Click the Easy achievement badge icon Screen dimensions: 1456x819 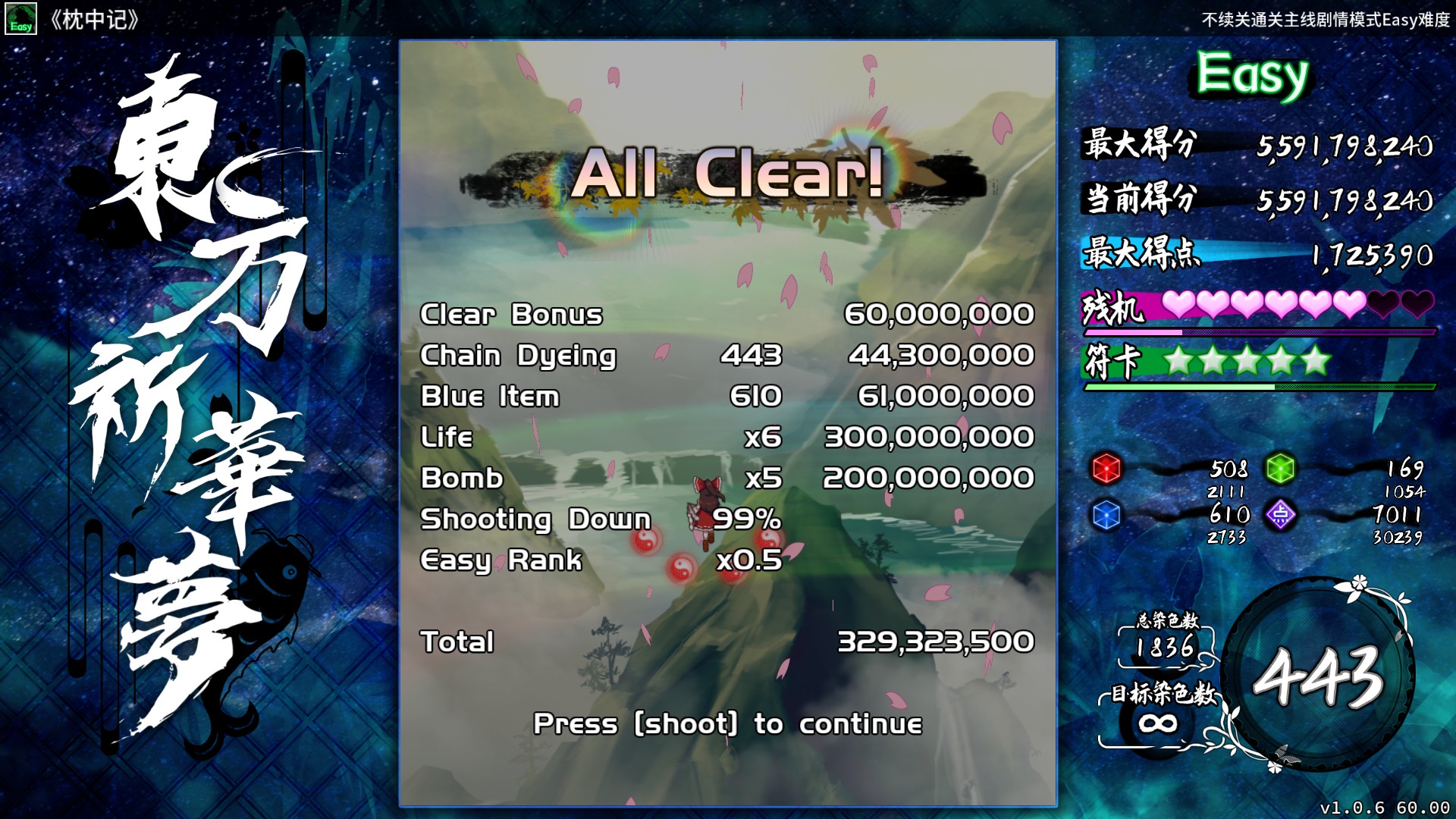(20, 19)
